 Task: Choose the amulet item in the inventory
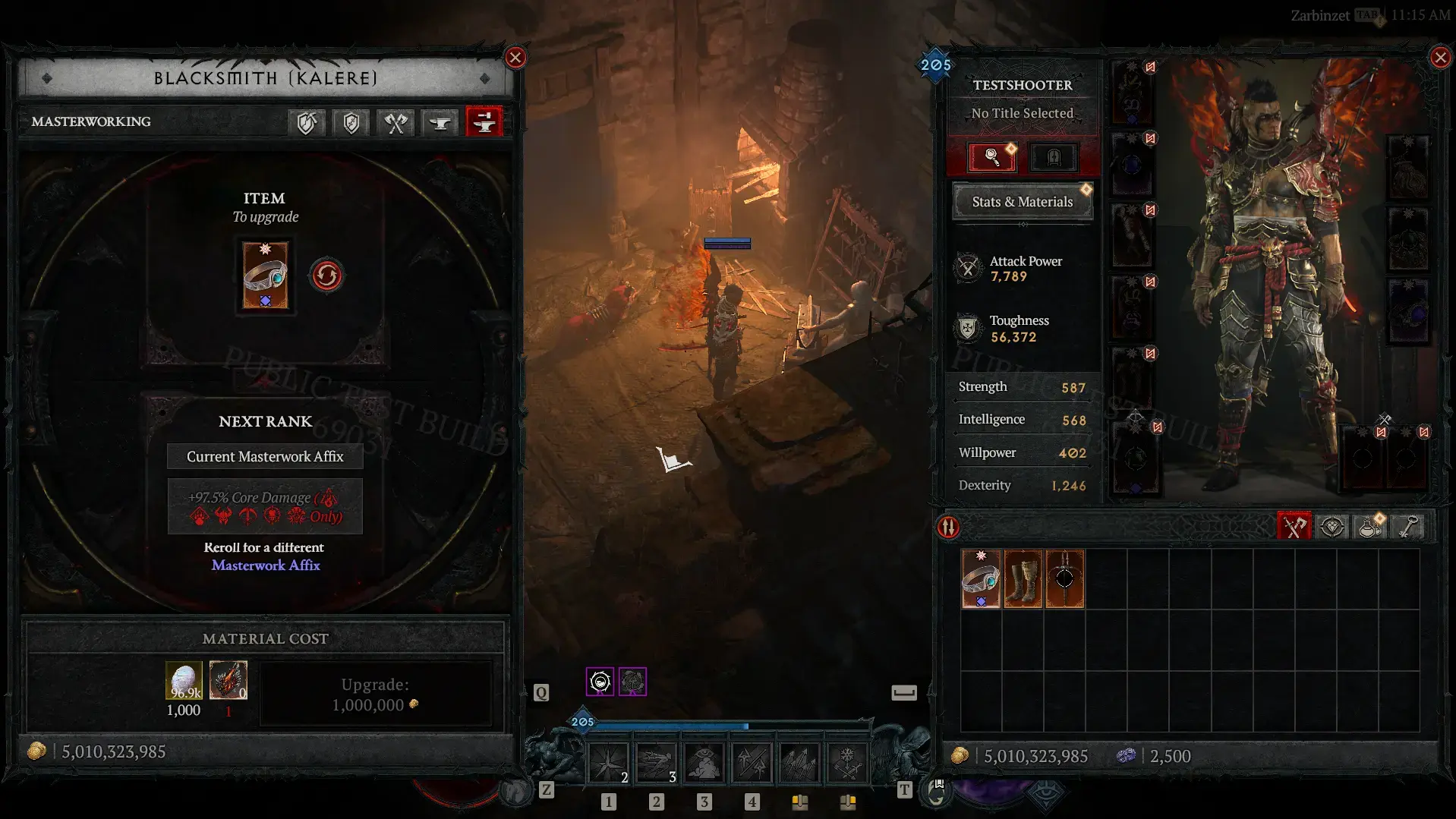coord(1064,579)
